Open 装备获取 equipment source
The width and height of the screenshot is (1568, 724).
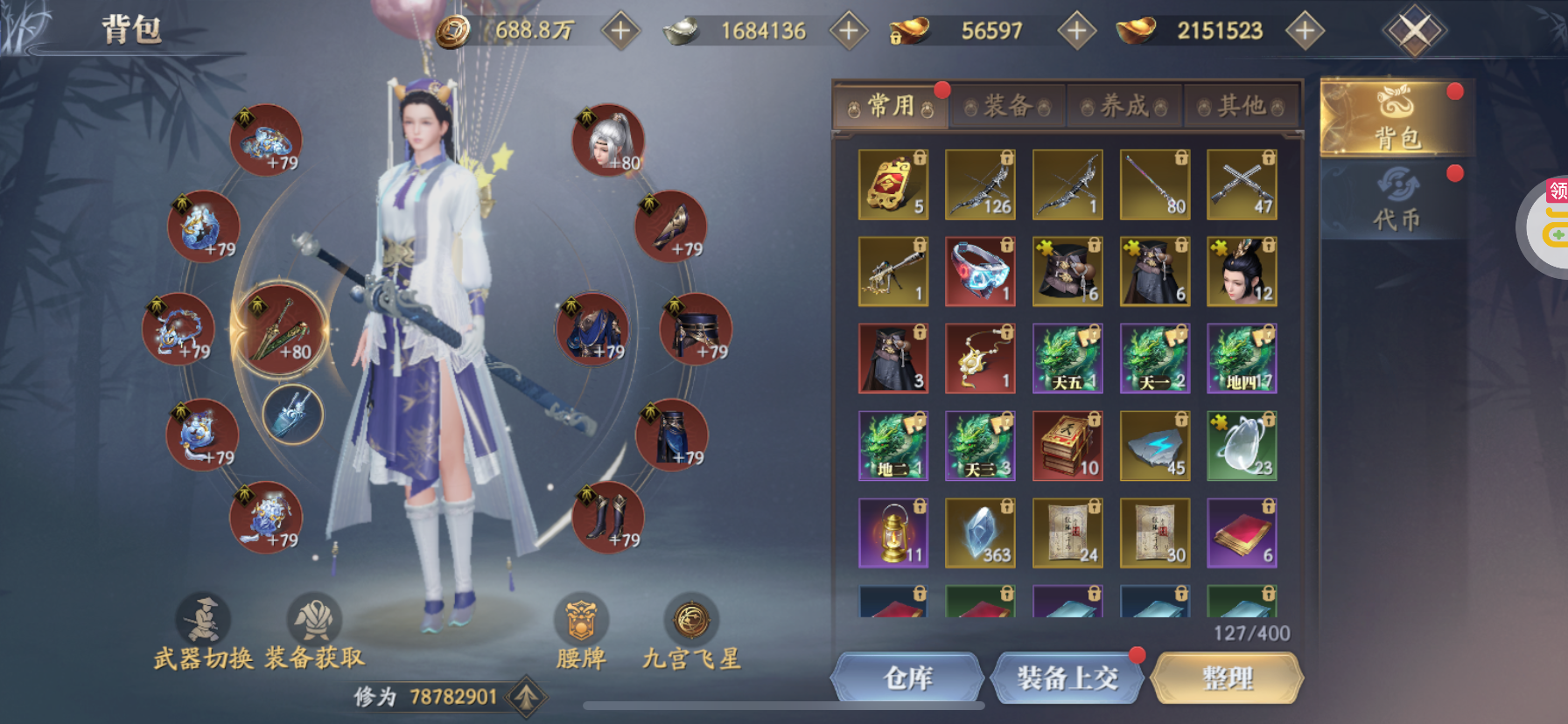314,631
